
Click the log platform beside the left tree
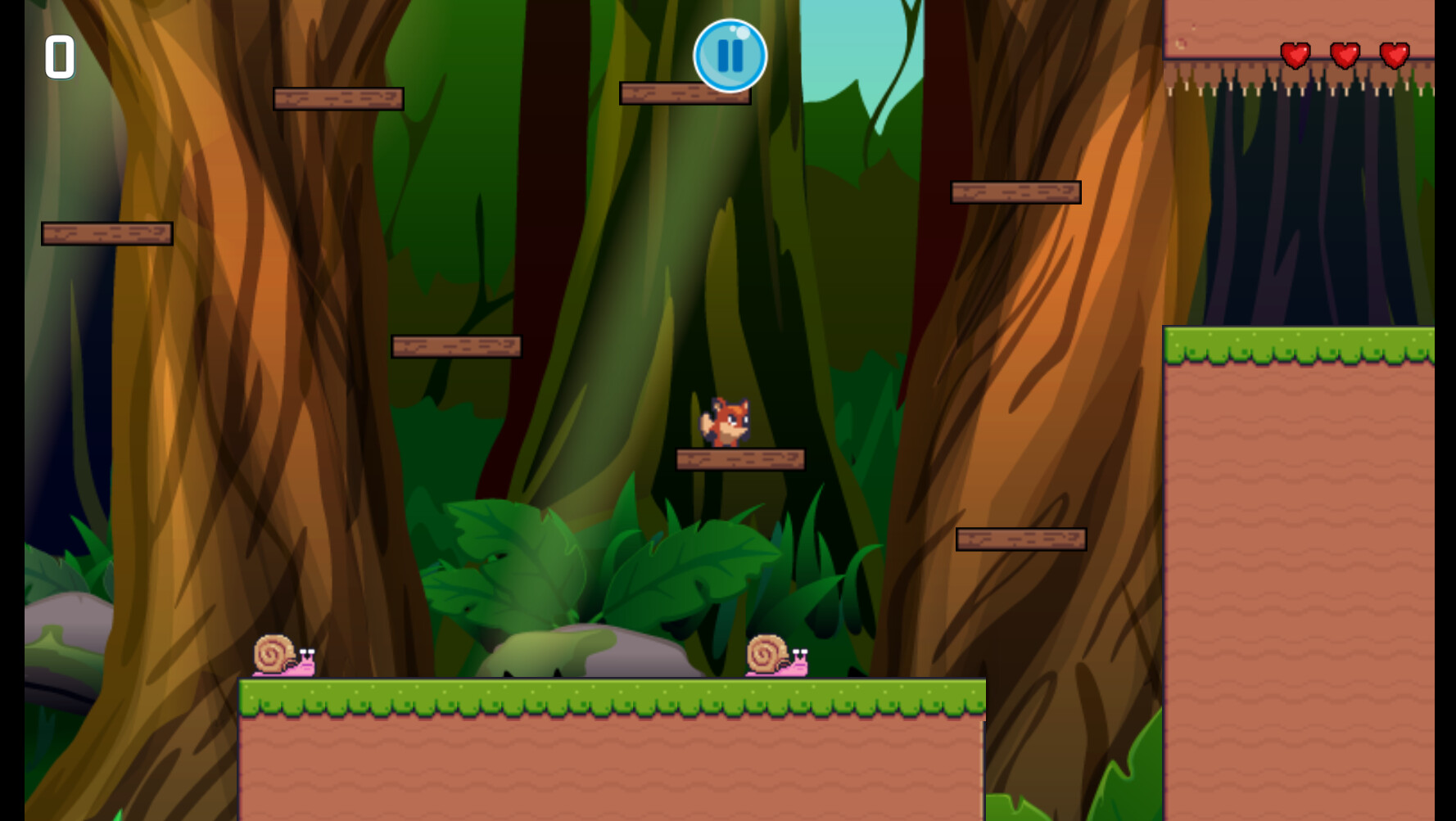tap(338, 97)
